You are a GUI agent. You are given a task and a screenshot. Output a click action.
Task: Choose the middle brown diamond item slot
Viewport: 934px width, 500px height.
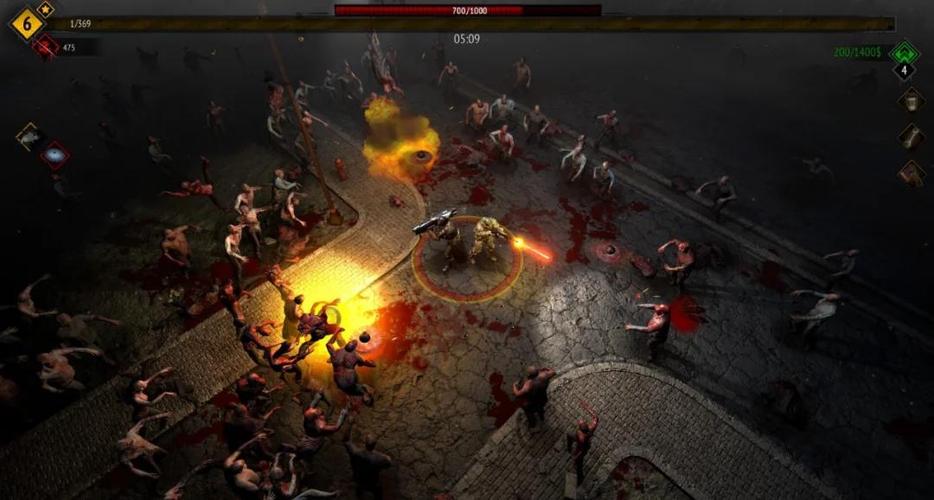[910, 136]
